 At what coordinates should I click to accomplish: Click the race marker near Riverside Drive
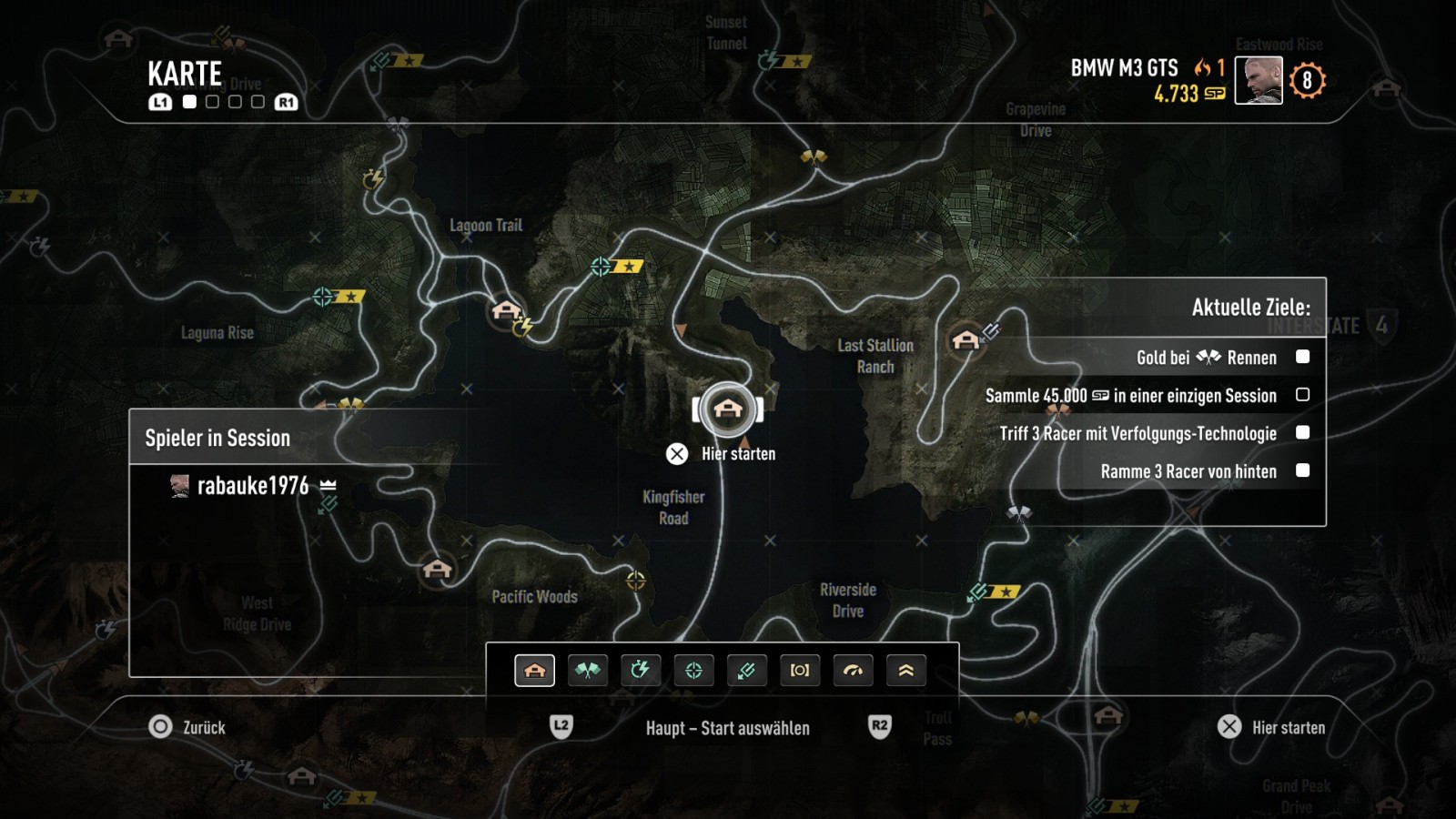click(x=1017, y=513)
